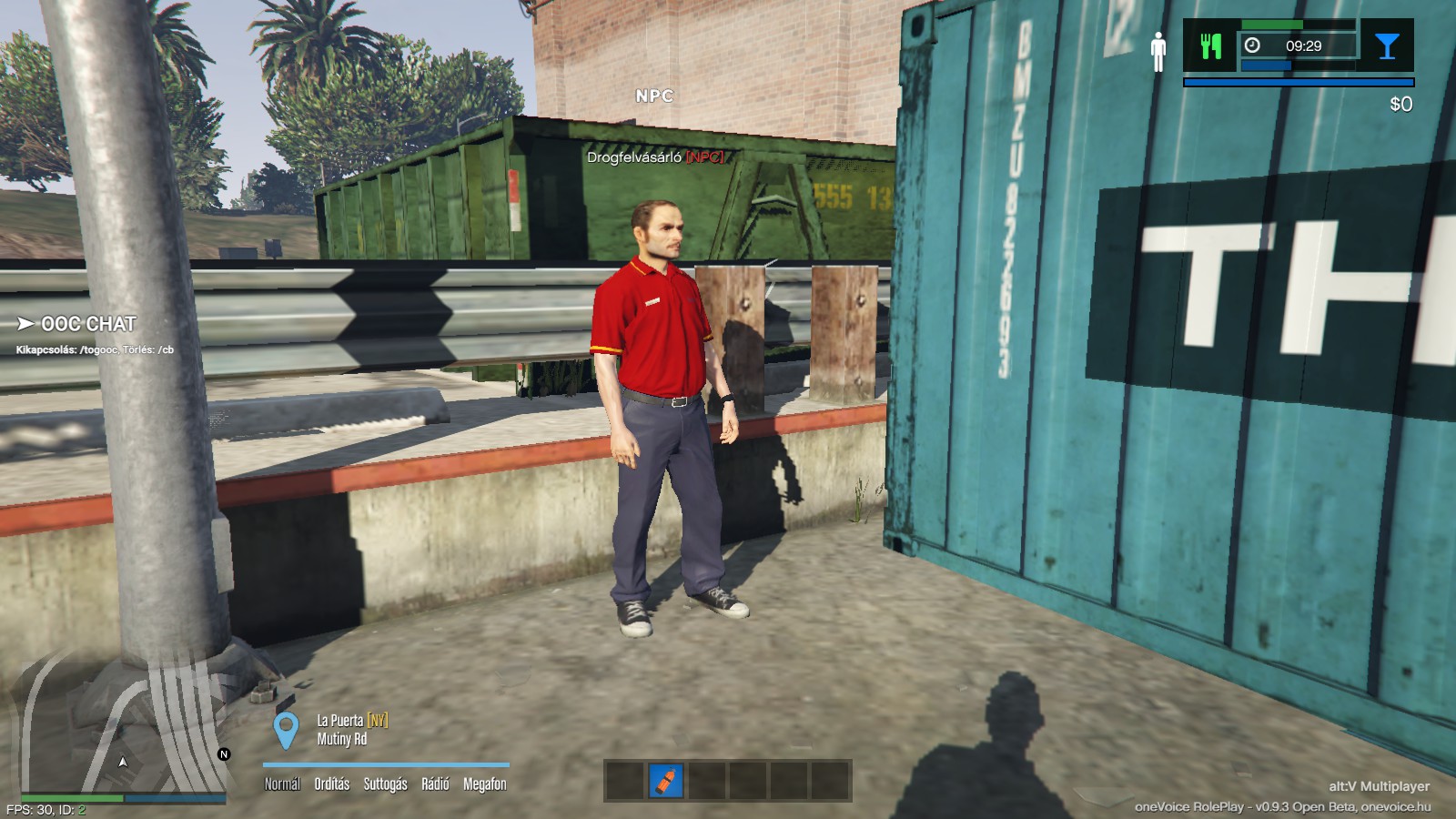This screenshot has height=819, width=1456.
Task: Switch voice mode to Ordítás
Action: coord(332,784)
